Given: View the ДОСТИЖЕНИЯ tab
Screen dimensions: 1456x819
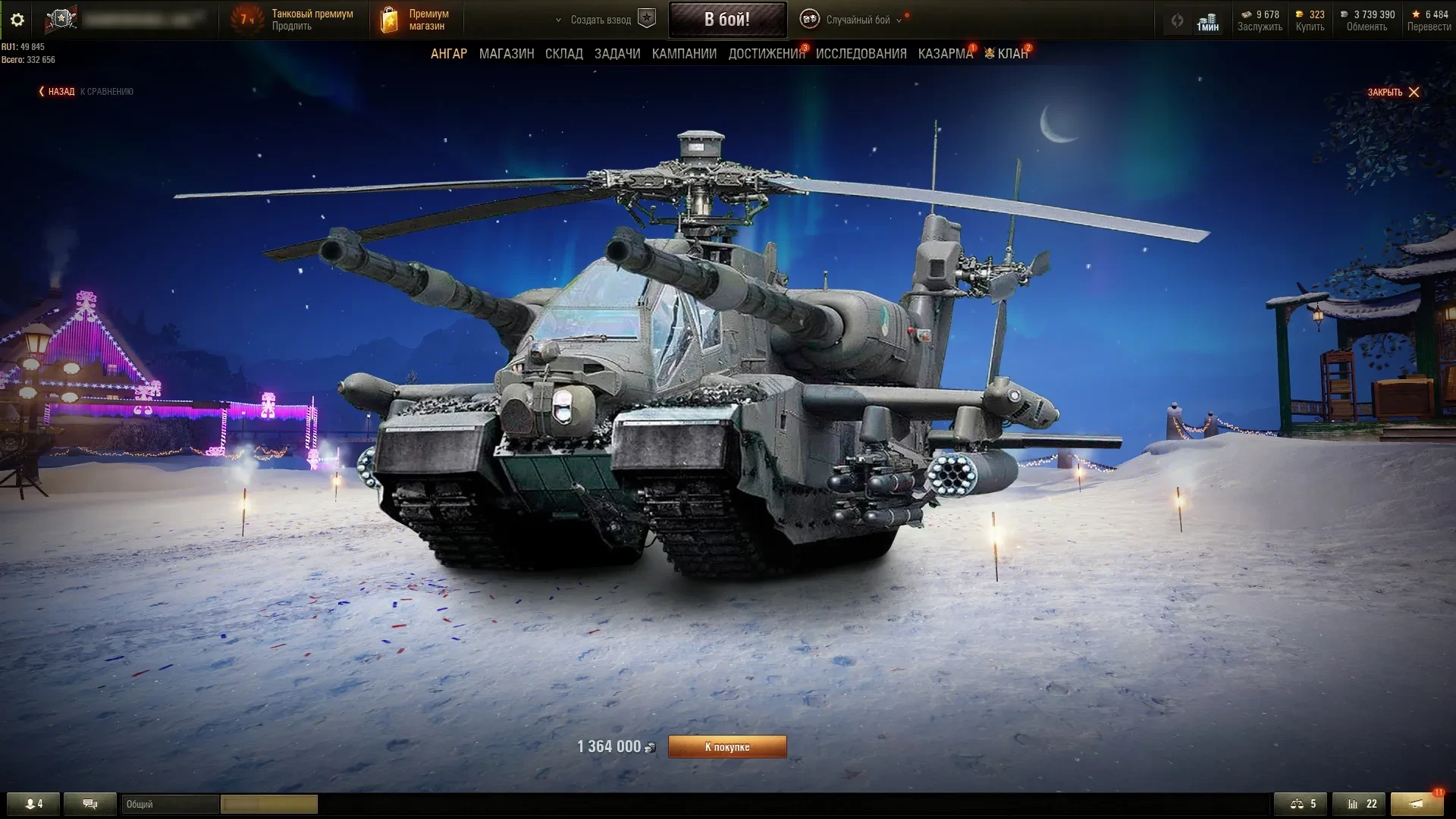Looking at the screenshot, I should 767,54.
